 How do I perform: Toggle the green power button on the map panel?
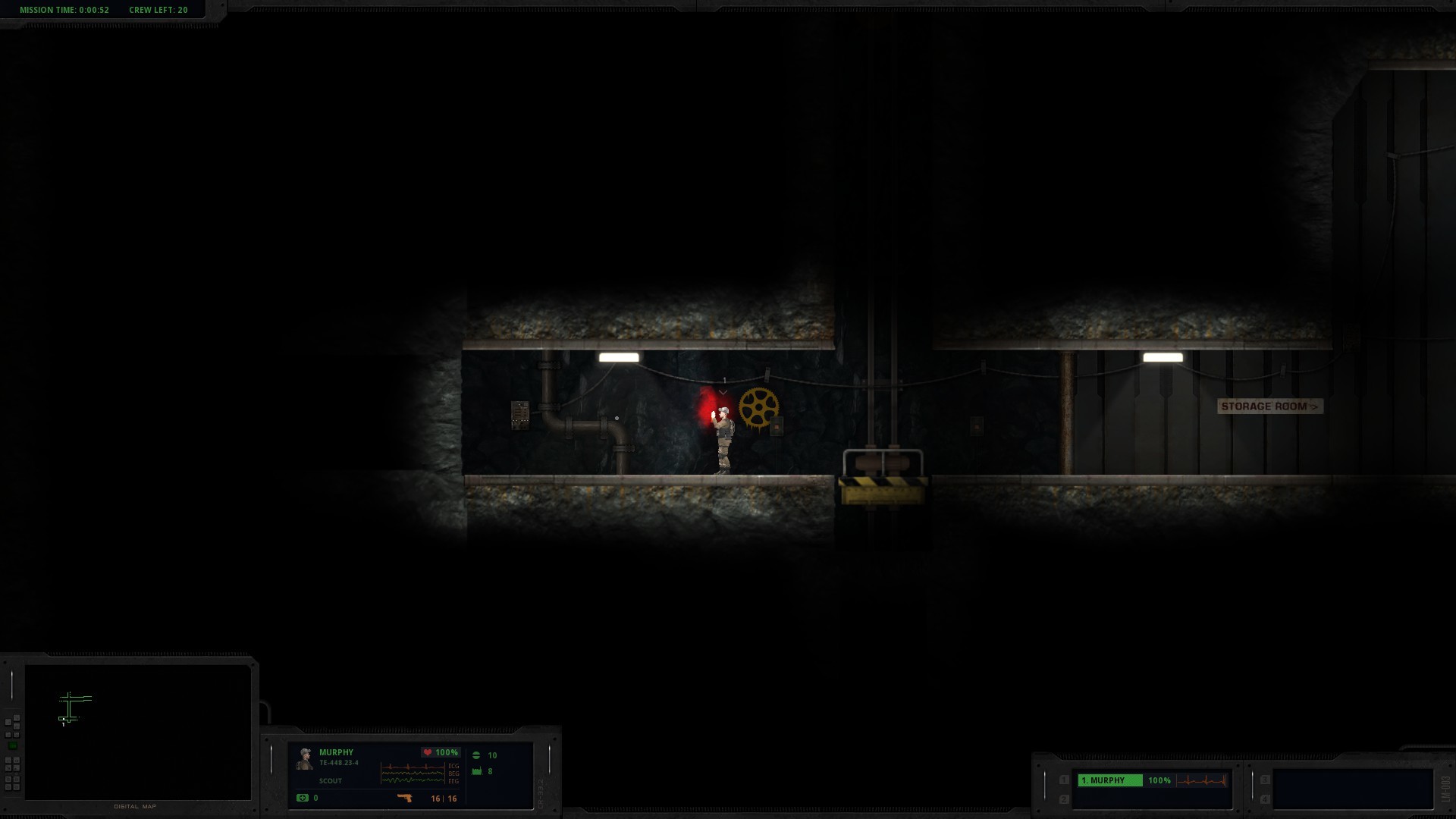13,745
